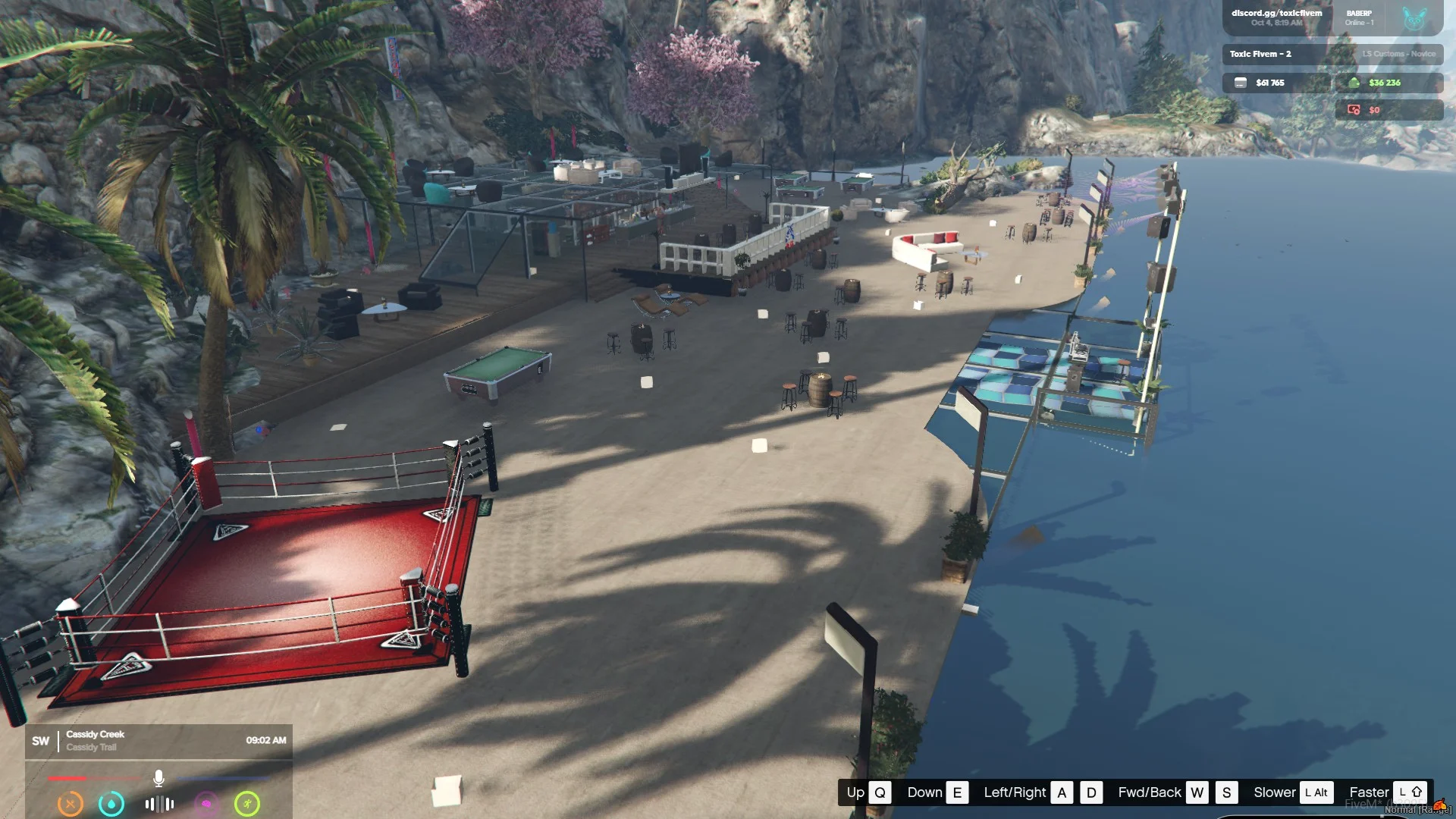Open the cyan bunny server logo
This screenshot has width=1456, height=819.
point(1414,18)
